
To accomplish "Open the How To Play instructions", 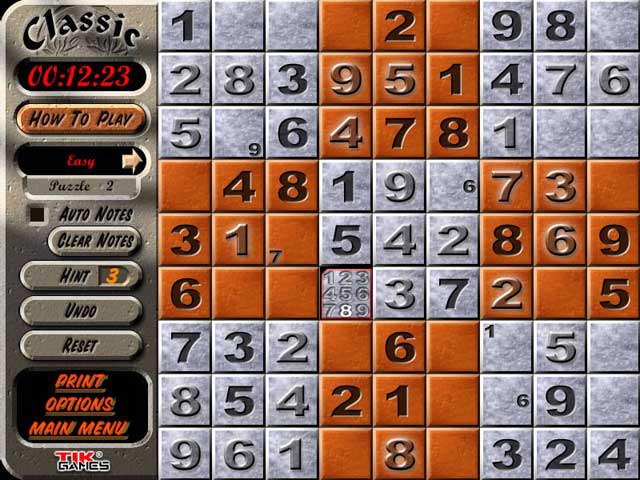I will (x=80, y=119).
